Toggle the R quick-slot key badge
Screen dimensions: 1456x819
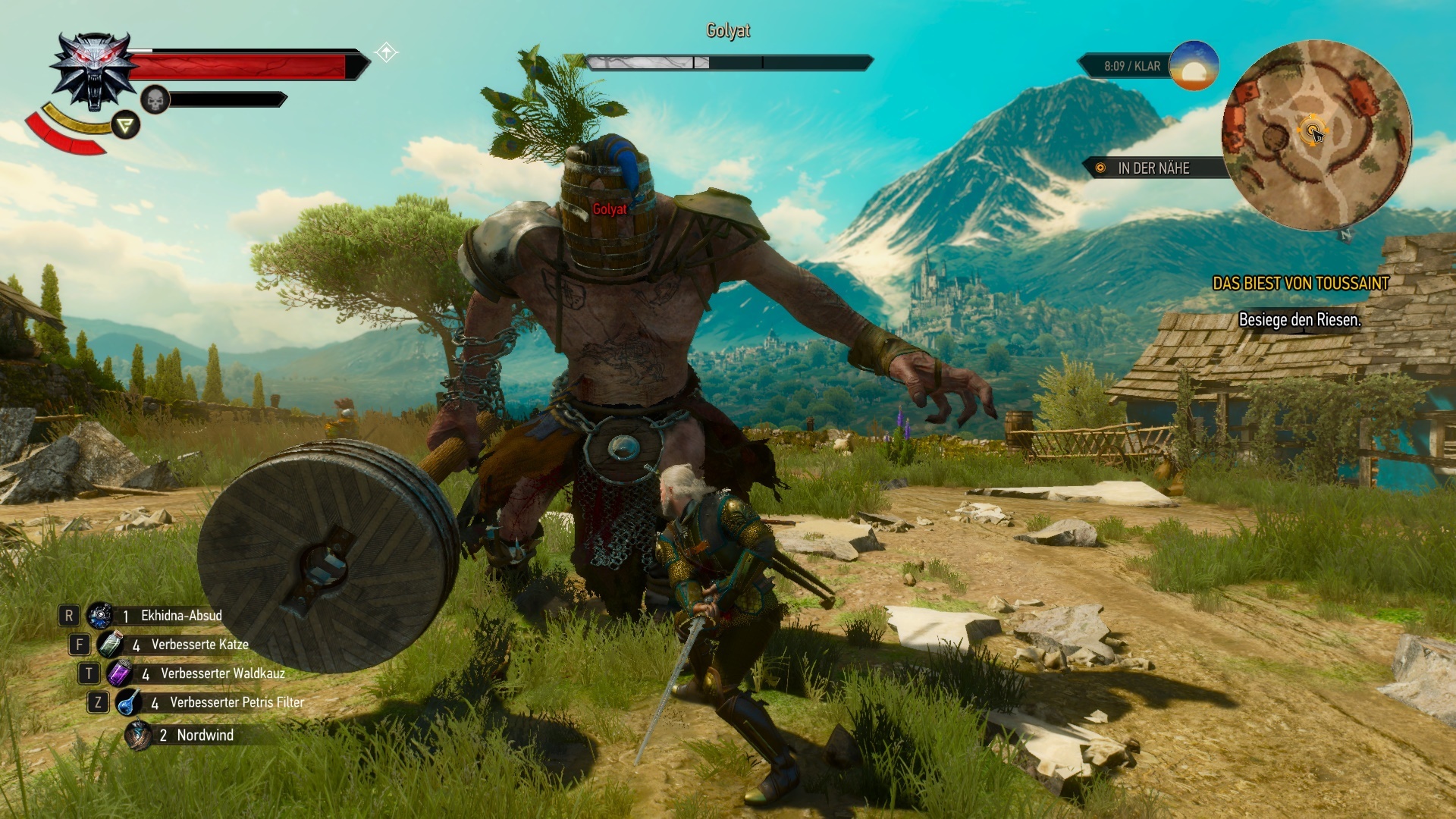(x=69, y=617)
